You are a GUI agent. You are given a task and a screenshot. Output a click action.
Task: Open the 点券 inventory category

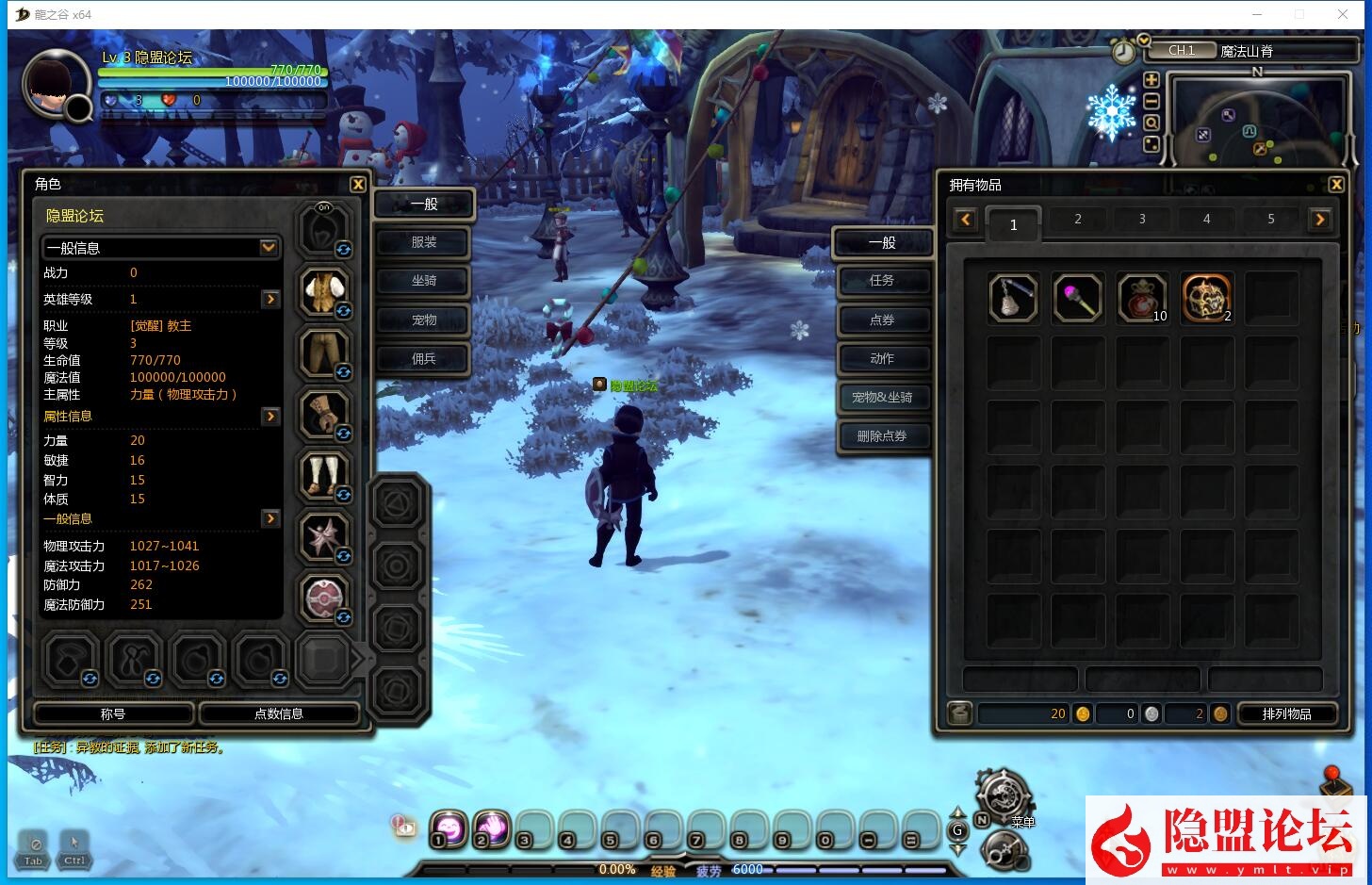[x=882, y=320]
